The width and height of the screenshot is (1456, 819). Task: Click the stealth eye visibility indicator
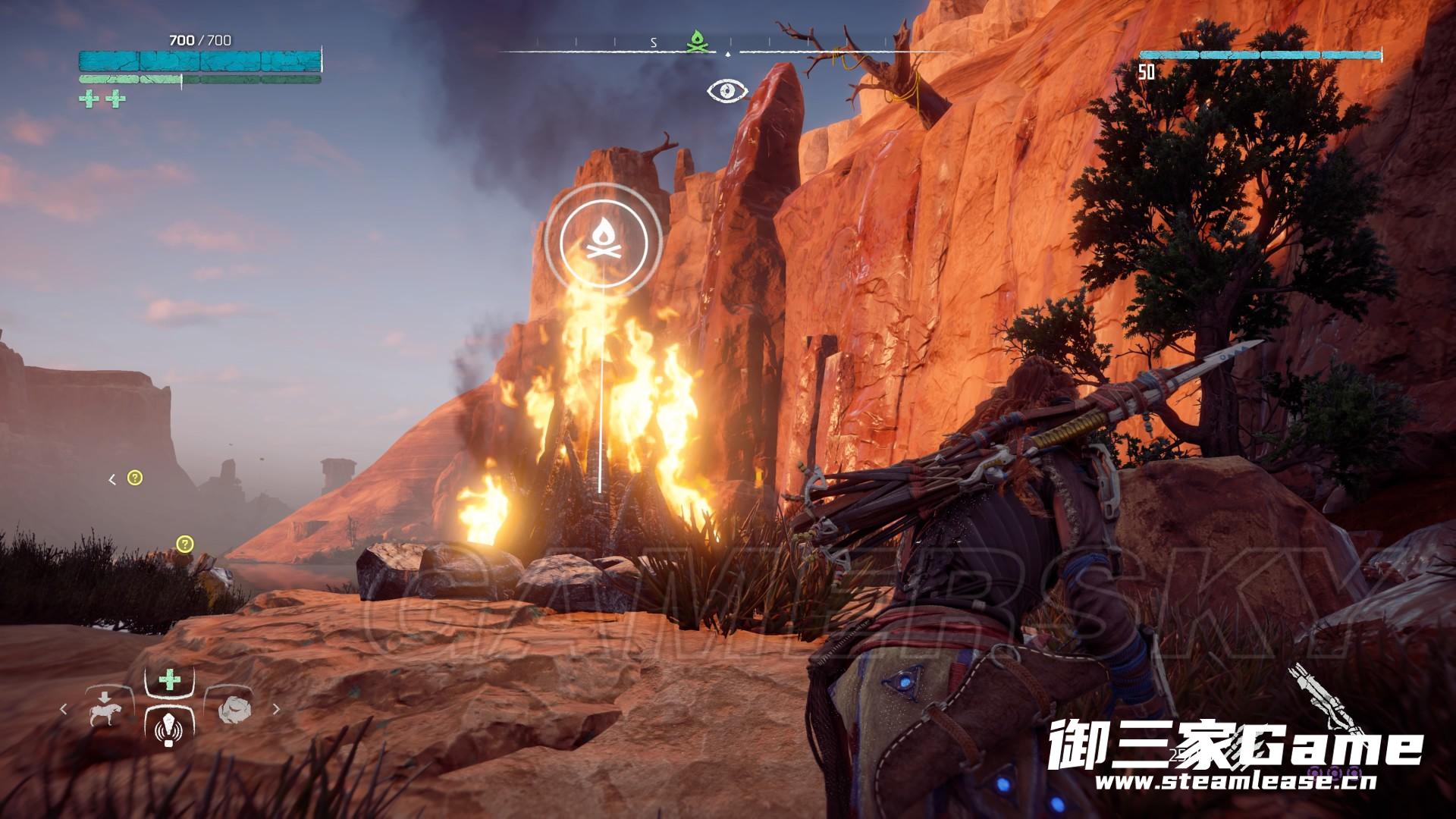727,91
